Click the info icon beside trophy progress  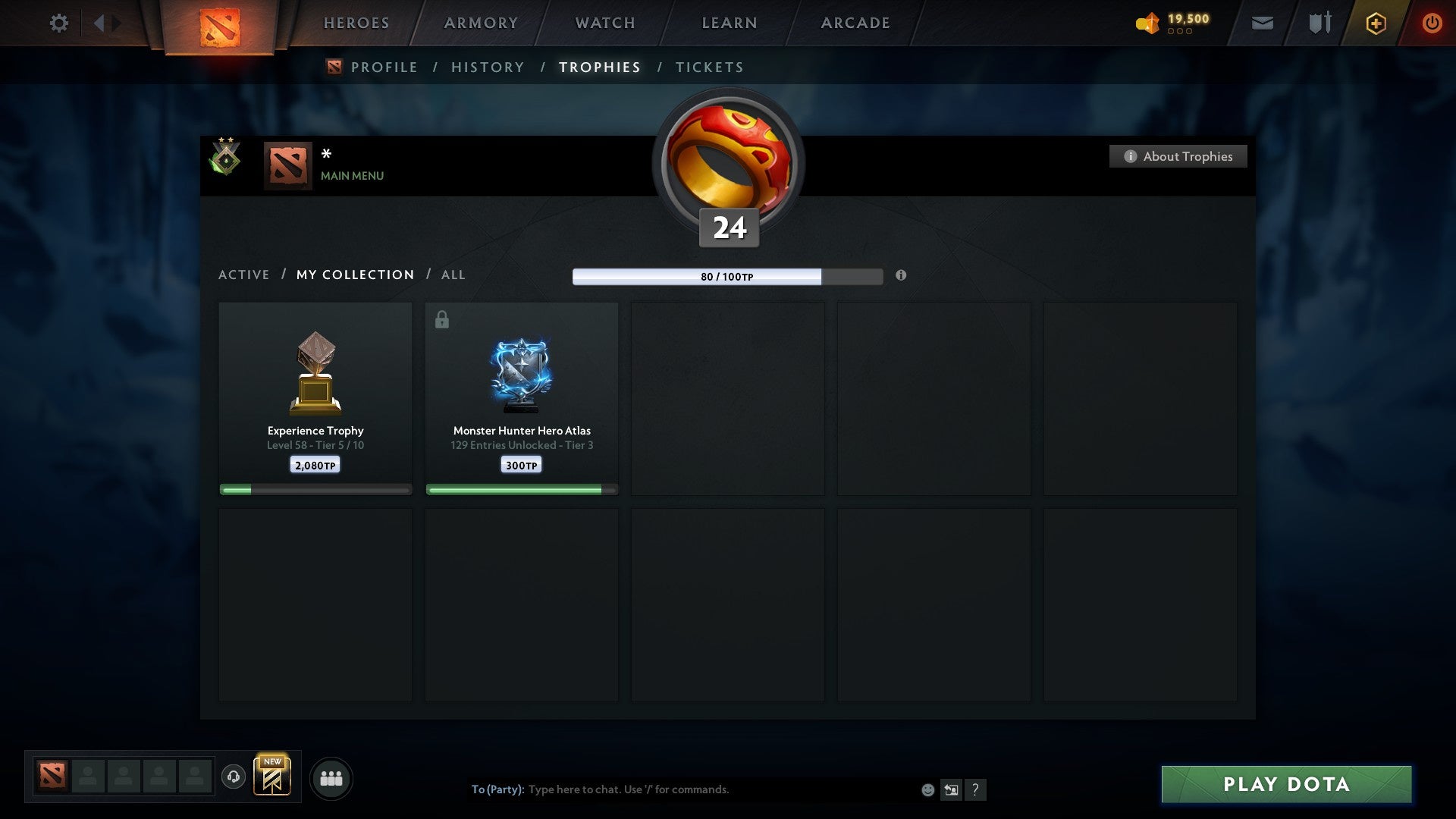tap(901, 276)
